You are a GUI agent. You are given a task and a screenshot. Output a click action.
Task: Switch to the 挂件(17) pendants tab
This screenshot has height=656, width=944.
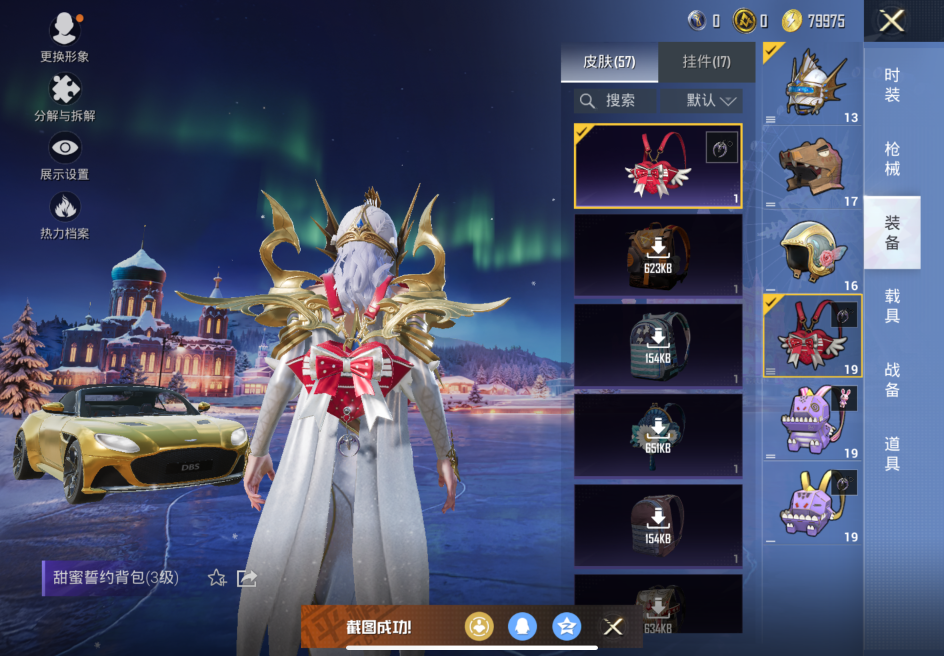pos(706,62)
